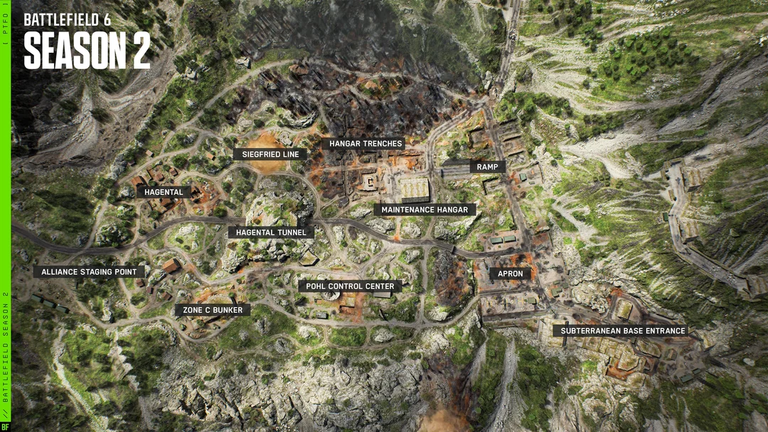Choose the Hagental map label

point(163,192)
